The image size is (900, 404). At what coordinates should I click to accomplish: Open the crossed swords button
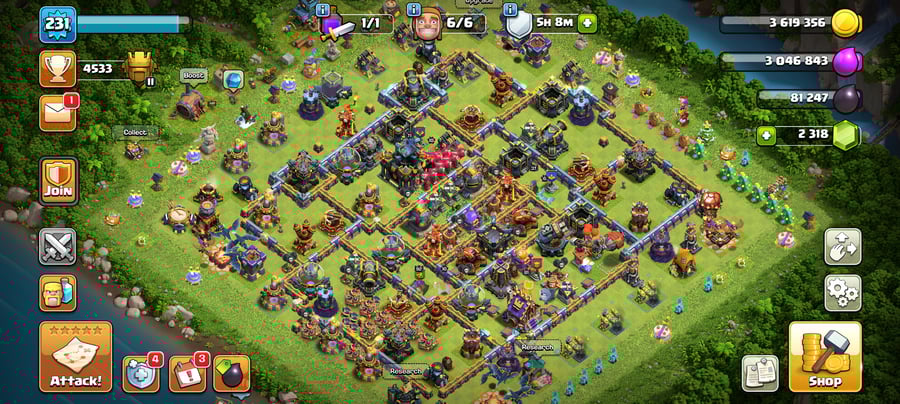click(57, 246)
